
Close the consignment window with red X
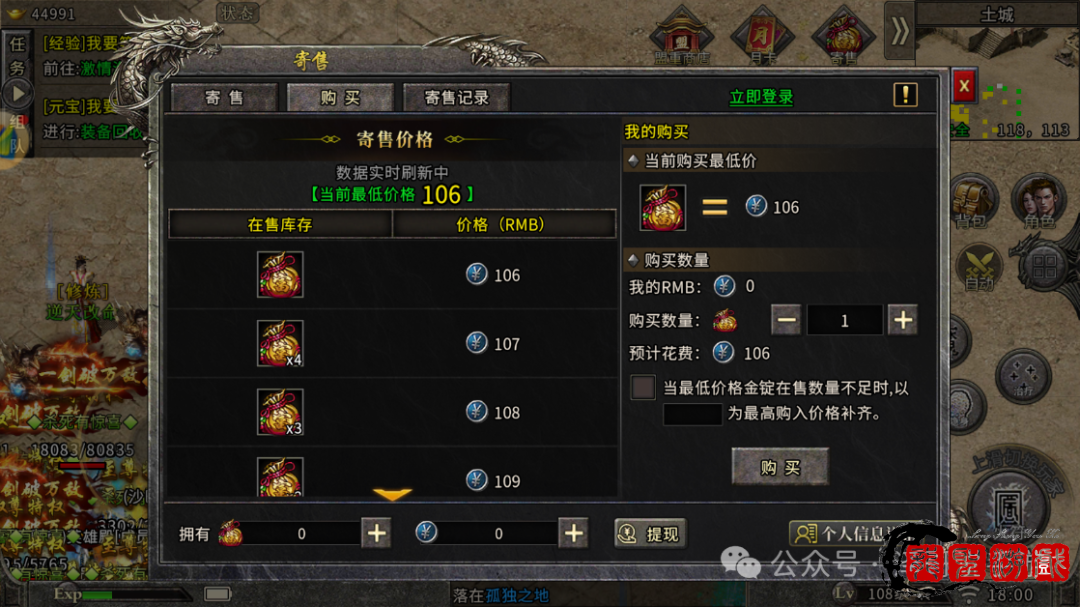click(963, 87)
